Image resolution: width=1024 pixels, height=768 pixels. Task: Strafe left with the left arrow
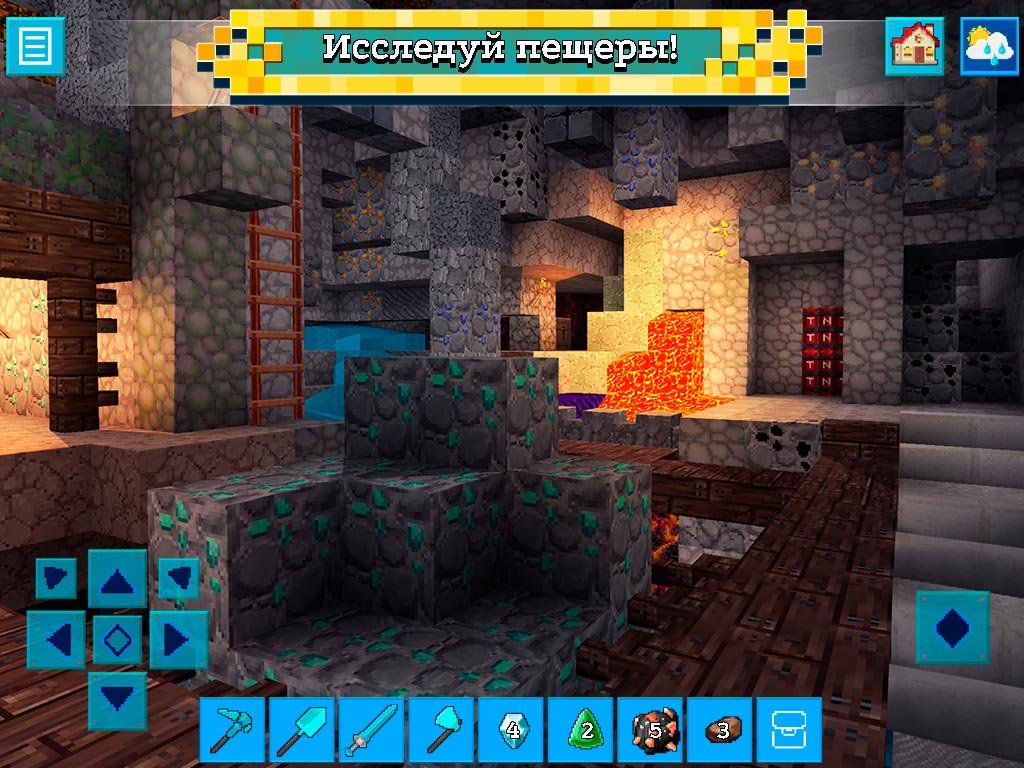(56, 639)
